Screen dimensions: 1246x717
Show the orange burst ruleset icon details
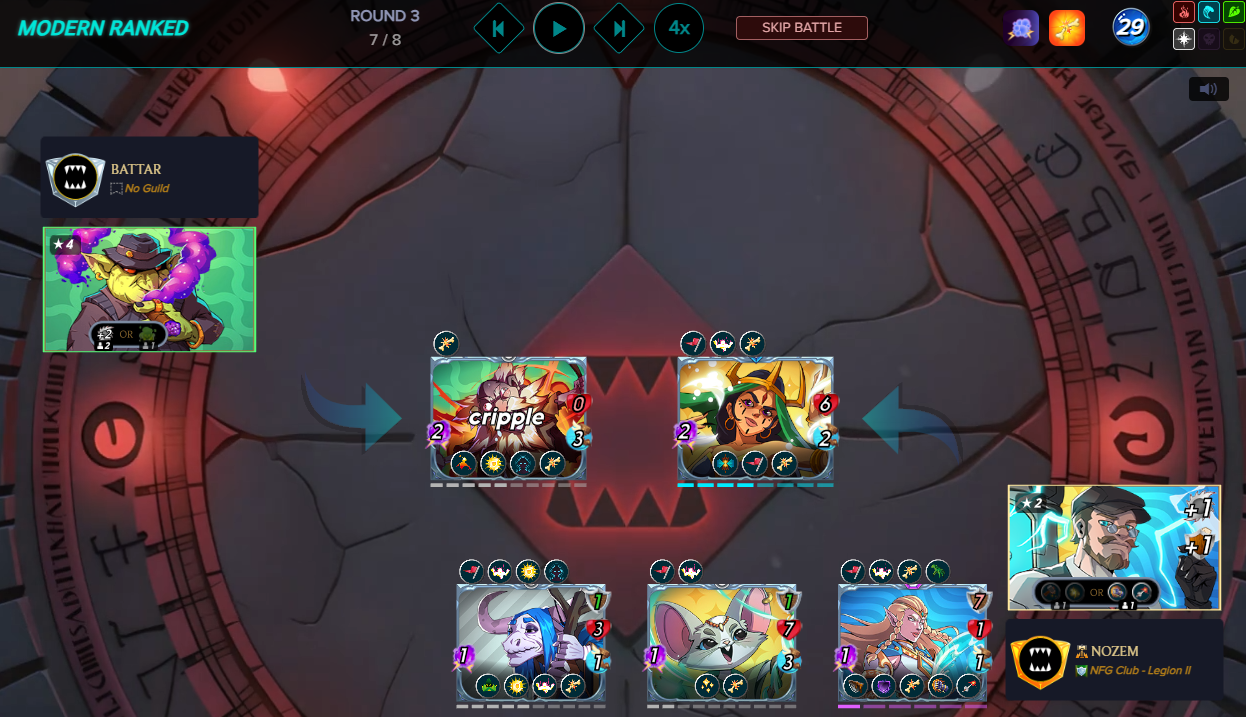(1067, 28)
